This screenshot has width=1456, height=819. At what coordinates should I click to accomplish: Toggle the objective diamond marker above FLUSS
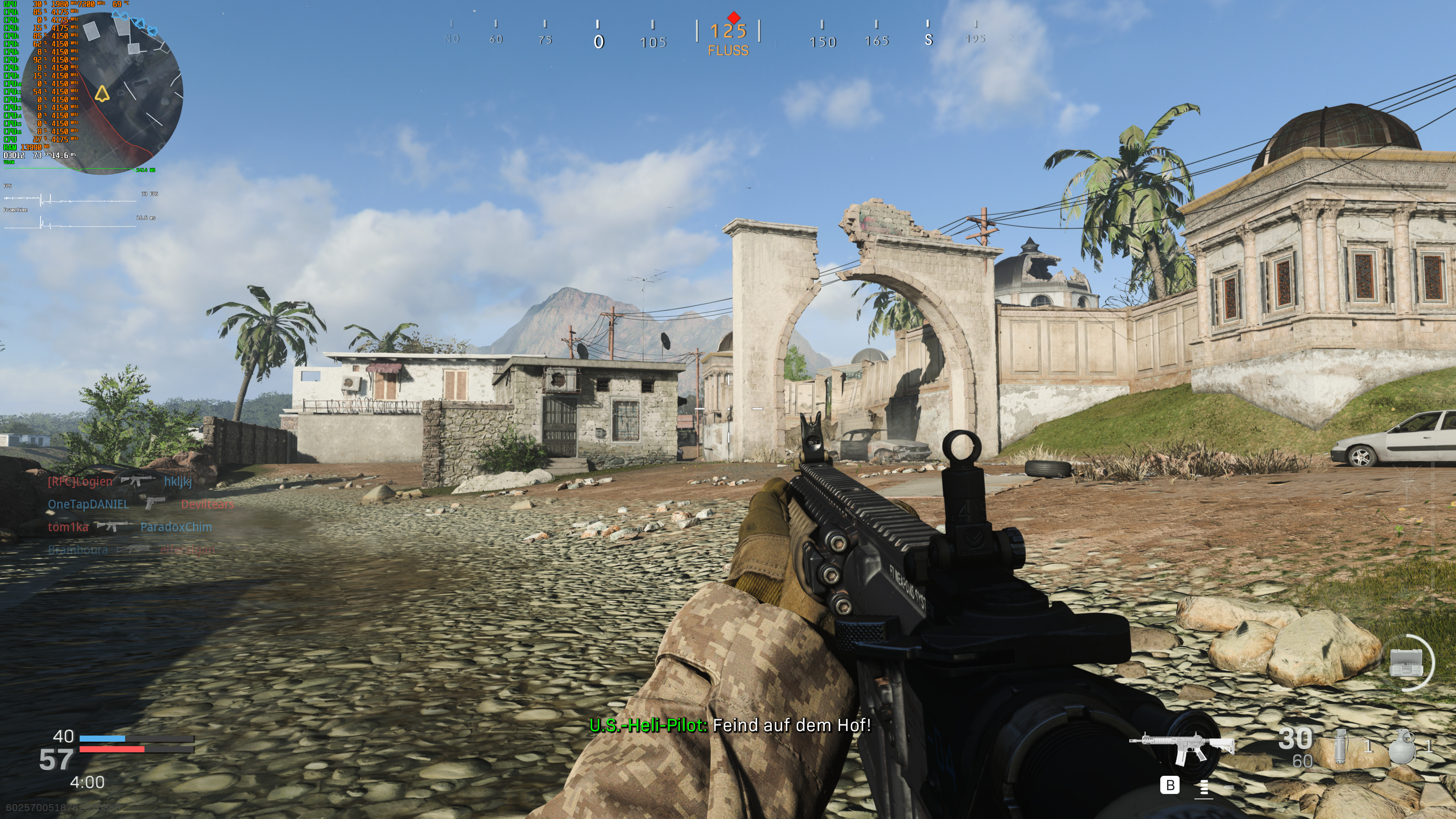coord(735,19)
